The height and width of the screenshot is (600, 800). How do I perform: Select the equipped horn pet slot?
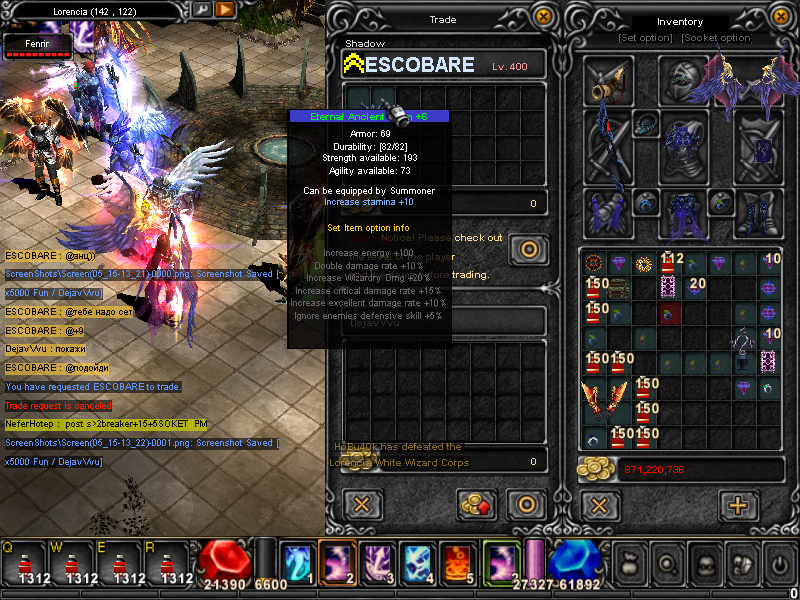coord(608,81)
